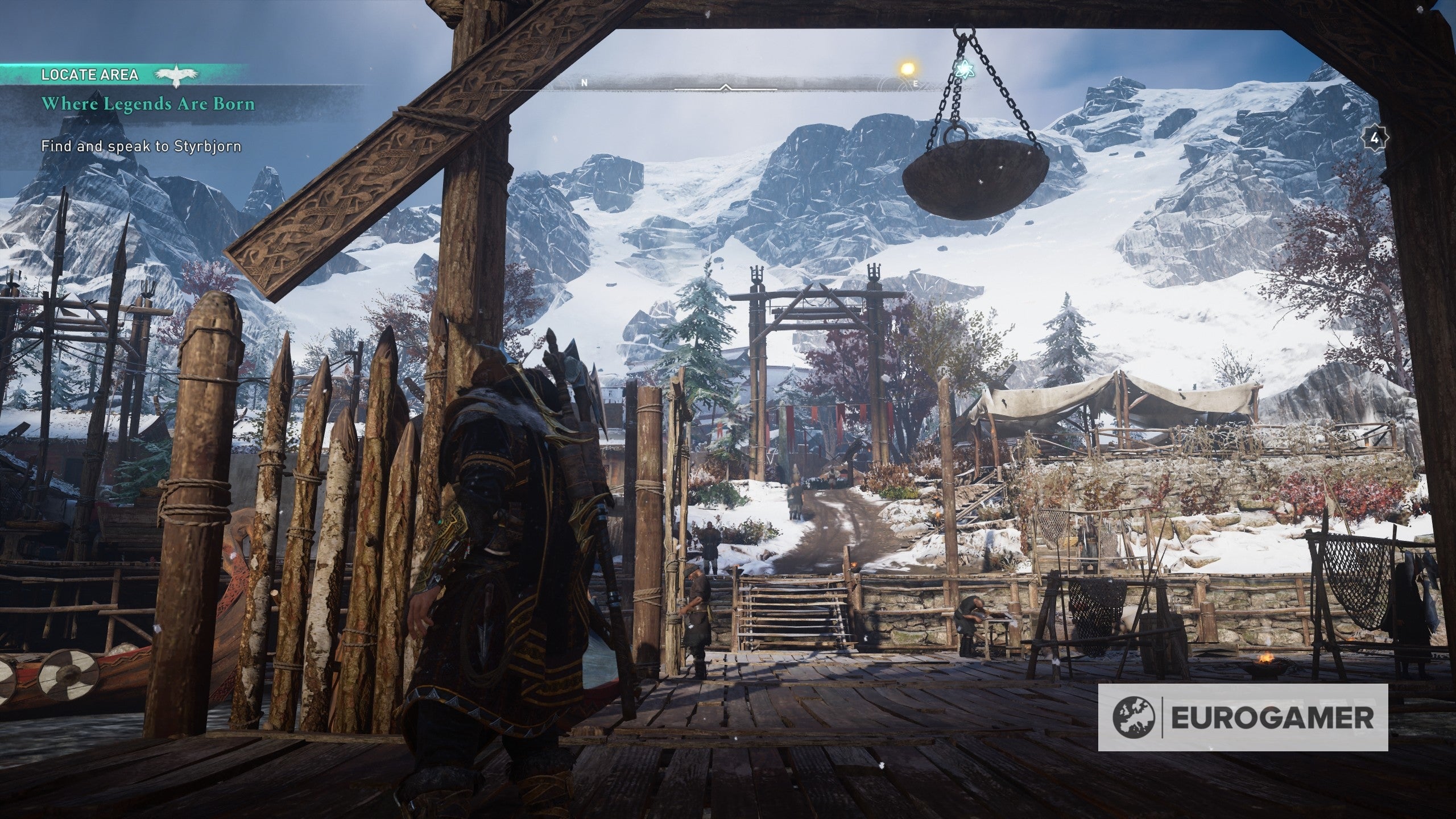The image size is (1456, 819).
Task: Click the sun indicator above the compass
Action: coord(908,68)
